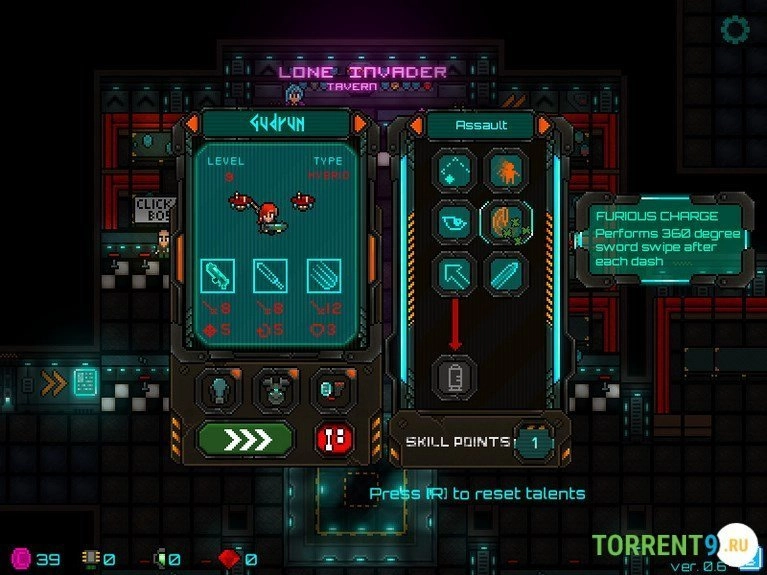Choose the diagonal arrow talent
Screen dimensions: 767x575
[x=453, y=273]
